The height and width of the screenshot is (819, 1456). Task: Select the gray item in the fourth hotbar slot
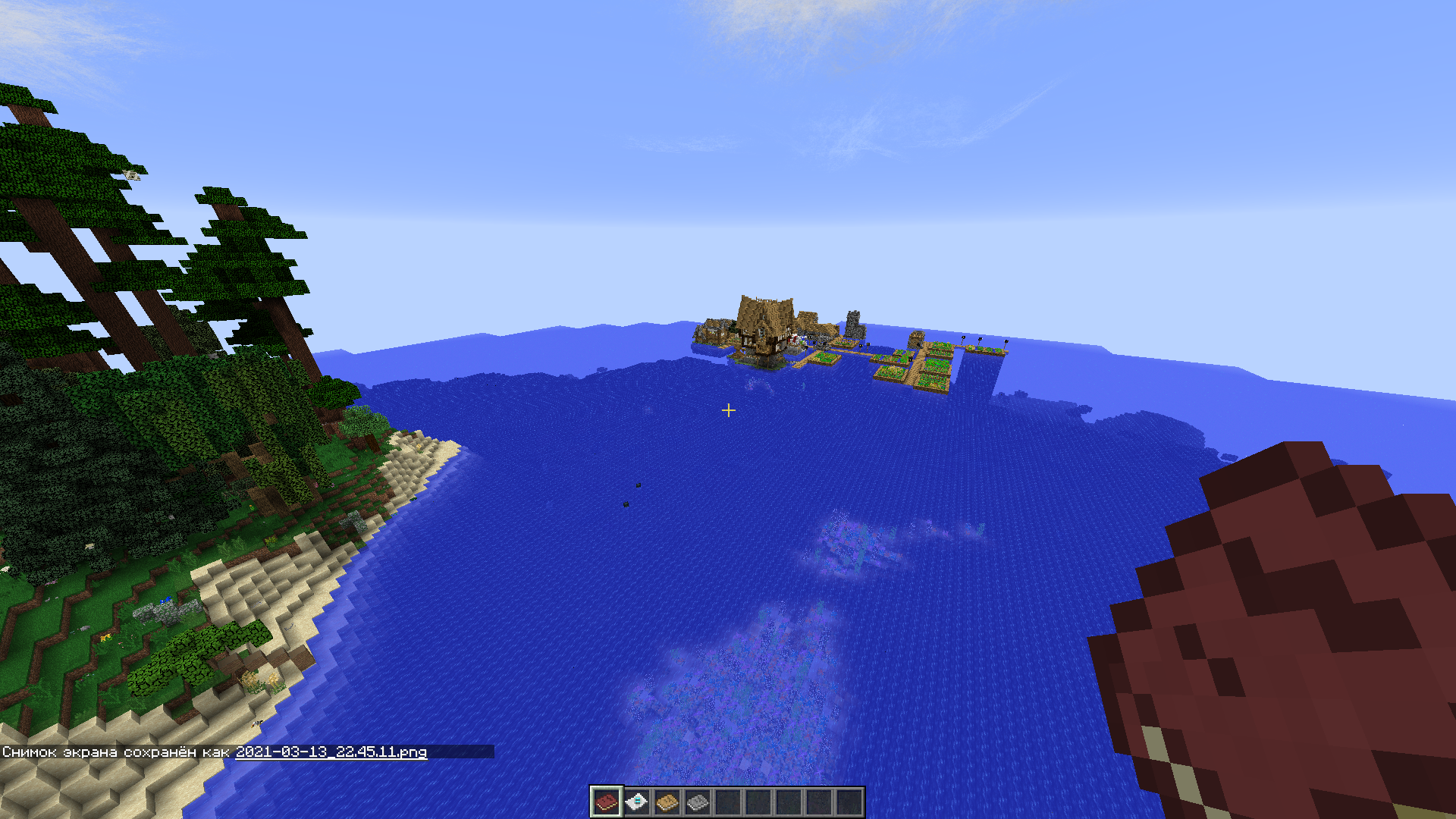(698, 802)
